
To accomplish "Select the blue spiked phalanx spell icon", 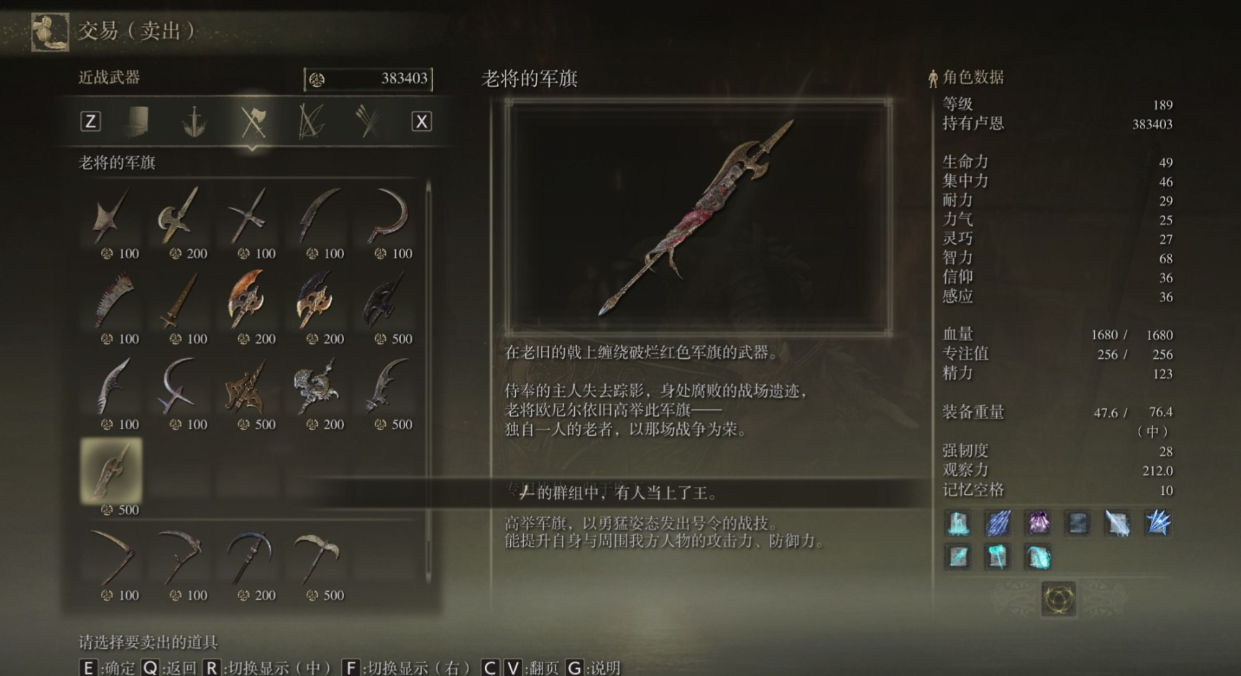I will (x=1157, y=522).
